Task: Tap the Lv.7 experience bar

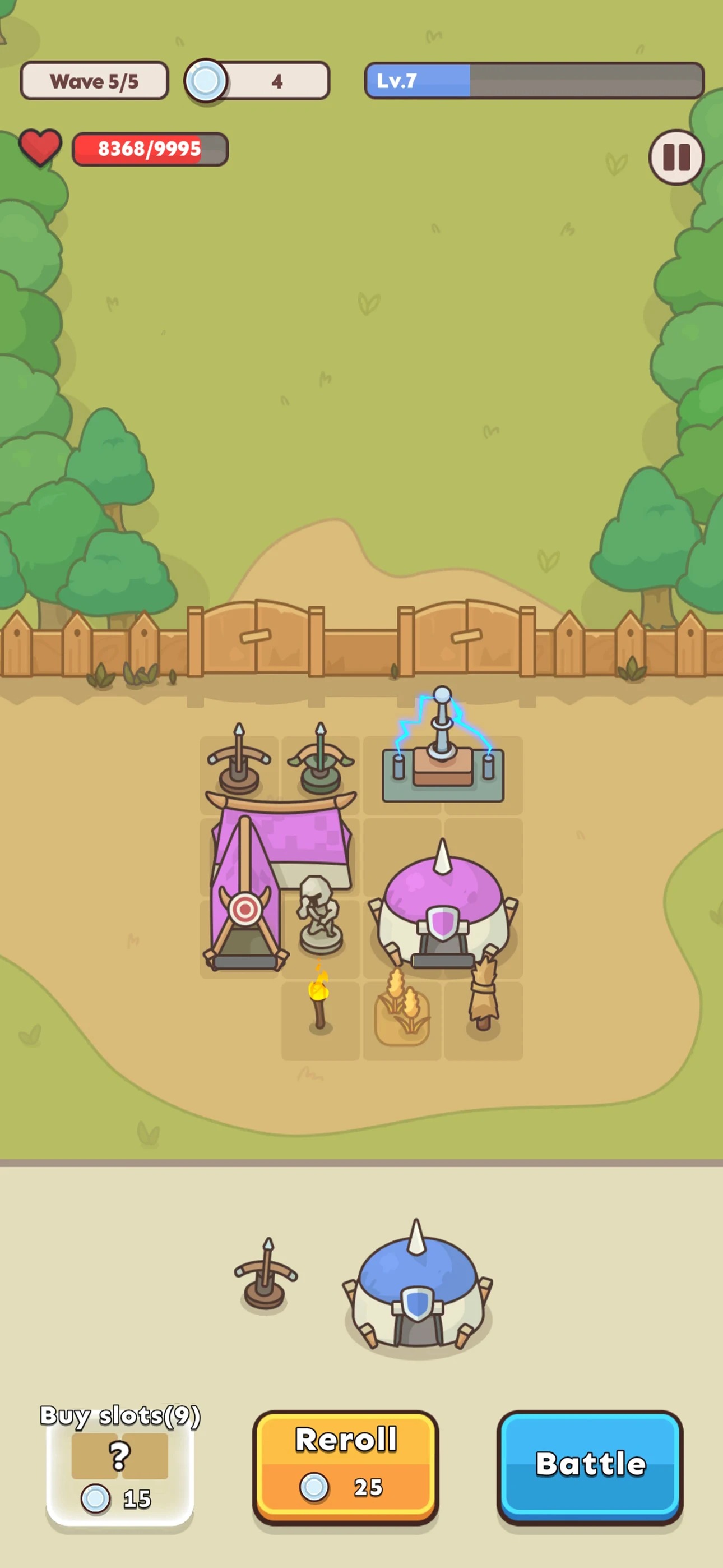Action: point(534,81)
